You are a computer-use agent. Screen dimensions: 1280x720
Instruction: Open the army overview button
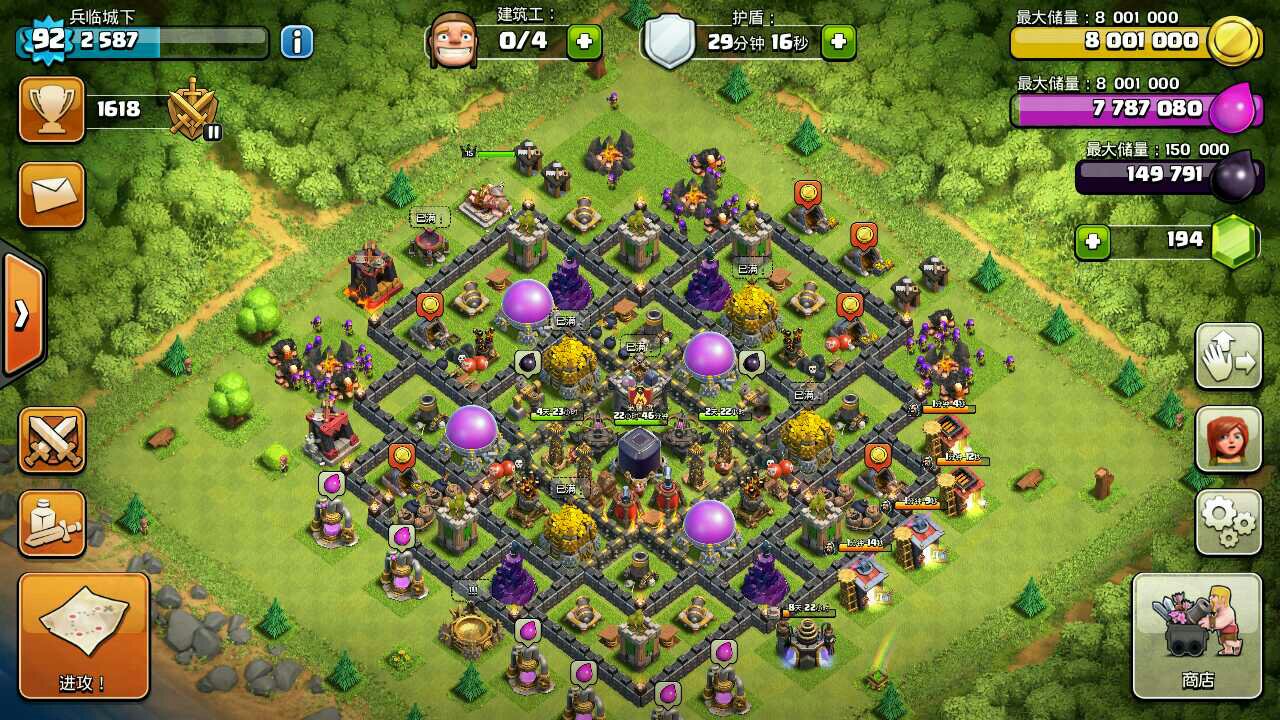[x=51, y=523]
